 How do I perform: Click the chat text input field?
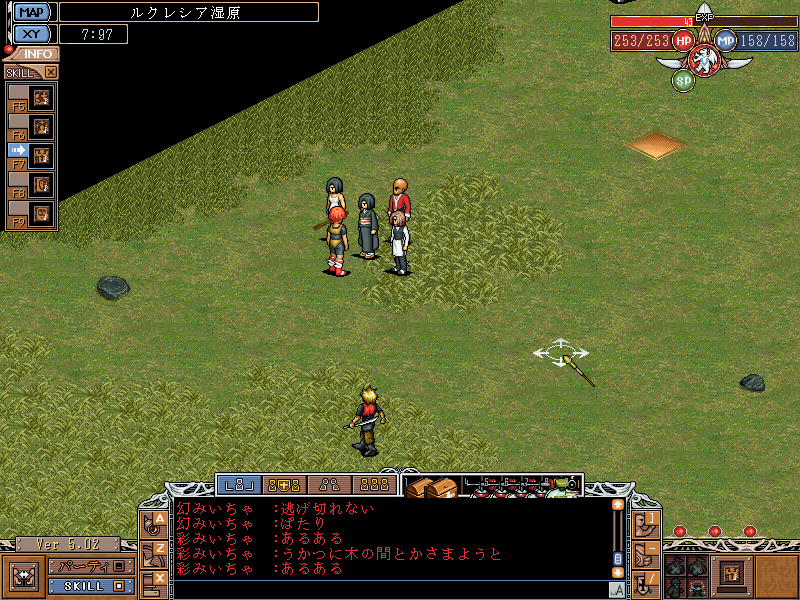[390, 589]
